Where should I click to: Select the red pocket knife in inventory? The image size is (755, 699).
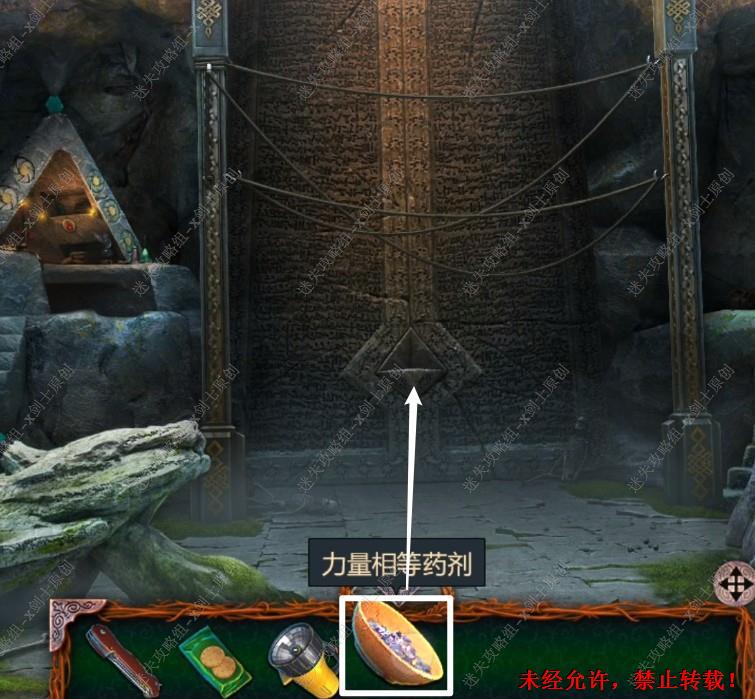(123, 655)
